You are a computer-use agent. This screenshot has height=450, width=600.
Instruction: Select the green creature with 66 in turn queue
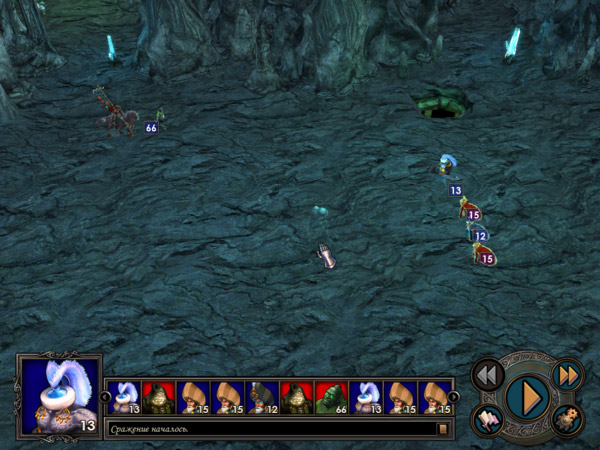331,397
